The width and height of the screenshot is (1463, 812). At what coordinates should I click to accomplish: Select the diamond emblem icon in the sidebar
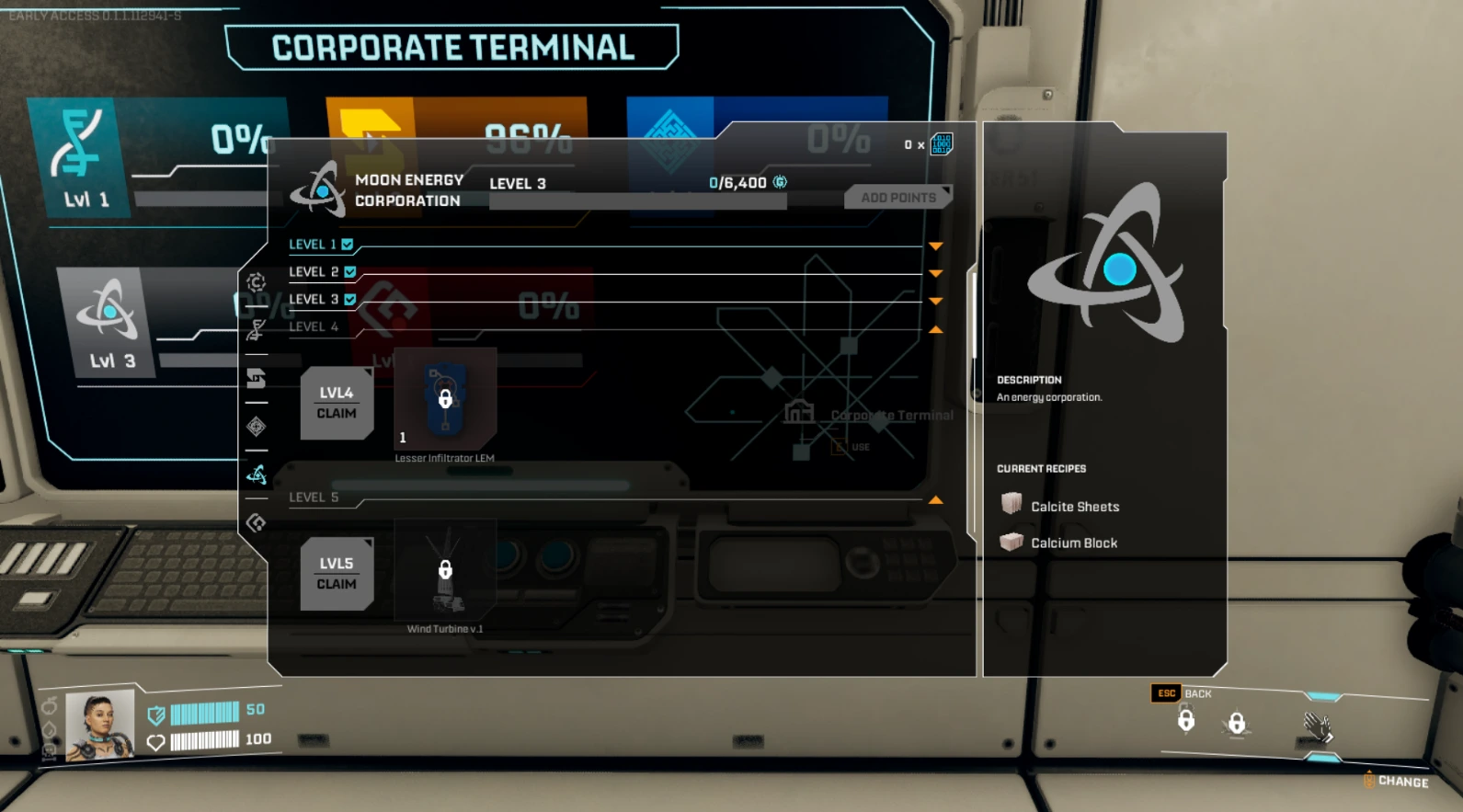click(x=257, y=425)
